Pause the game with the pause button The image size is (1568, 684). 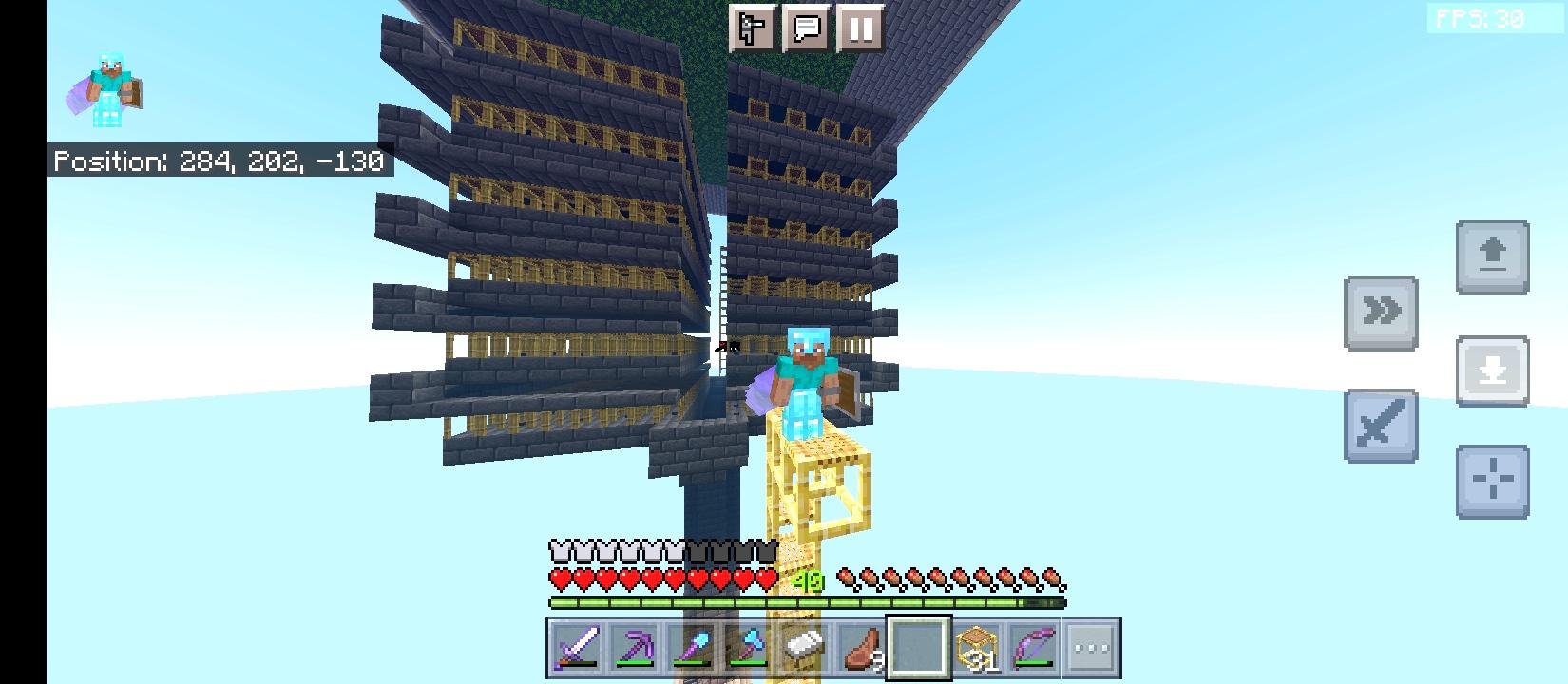pos(860,28)
